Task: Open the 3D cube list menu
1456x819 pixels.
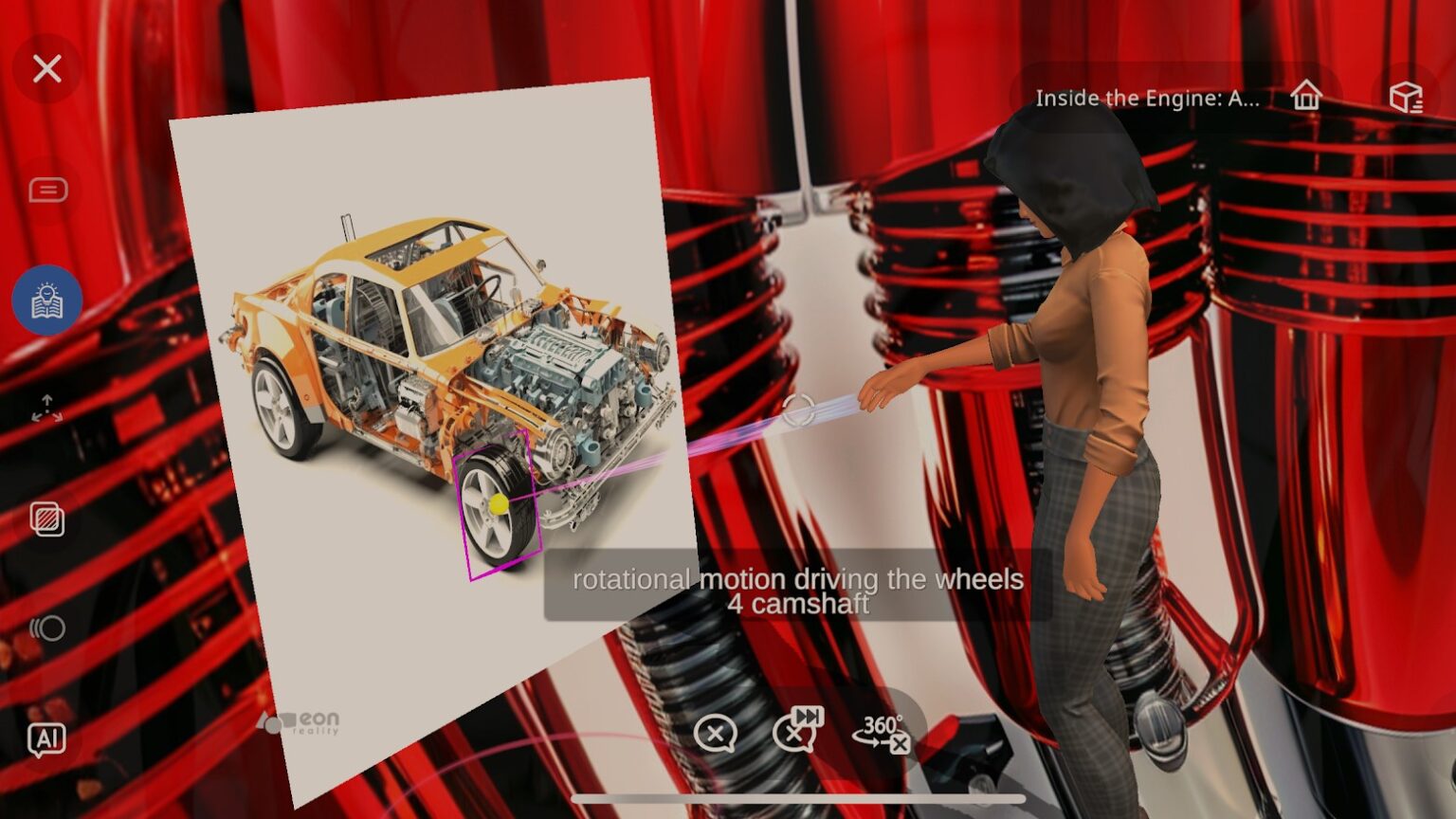Action: tap(1405, 96)
